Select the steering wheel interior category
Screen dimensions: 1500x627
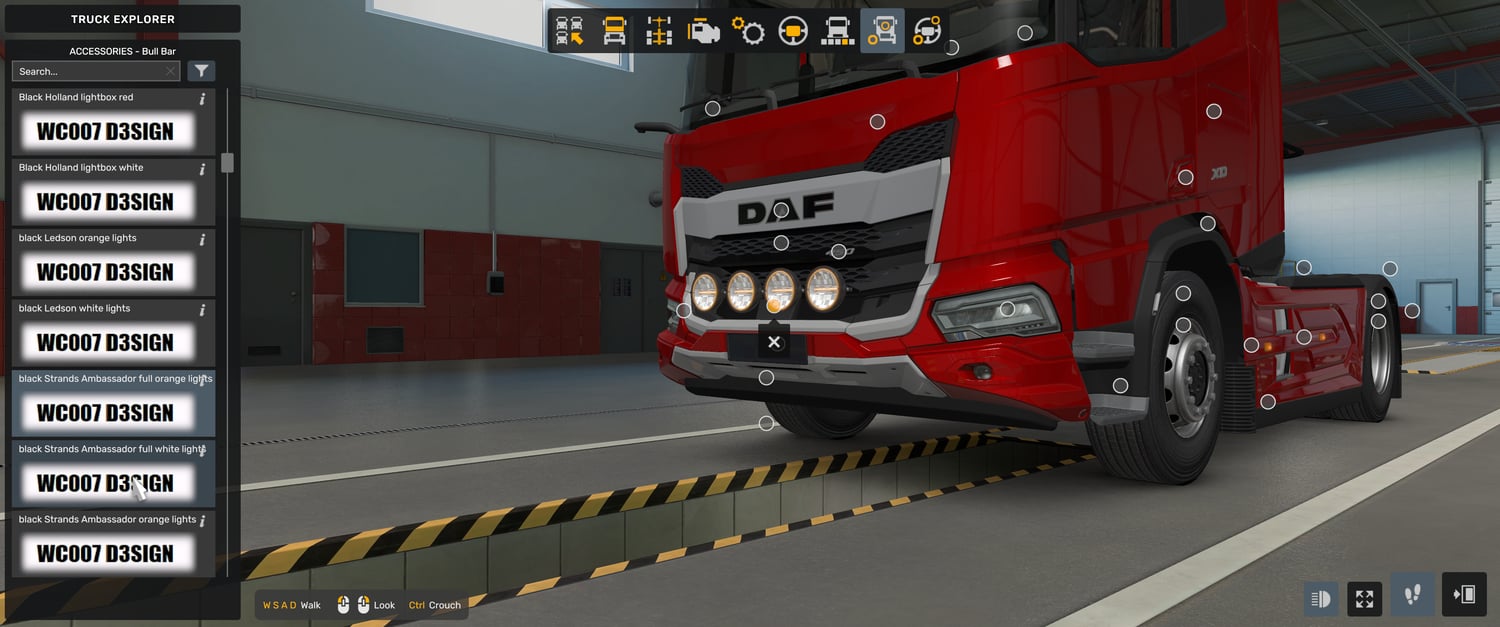point(793,31)
